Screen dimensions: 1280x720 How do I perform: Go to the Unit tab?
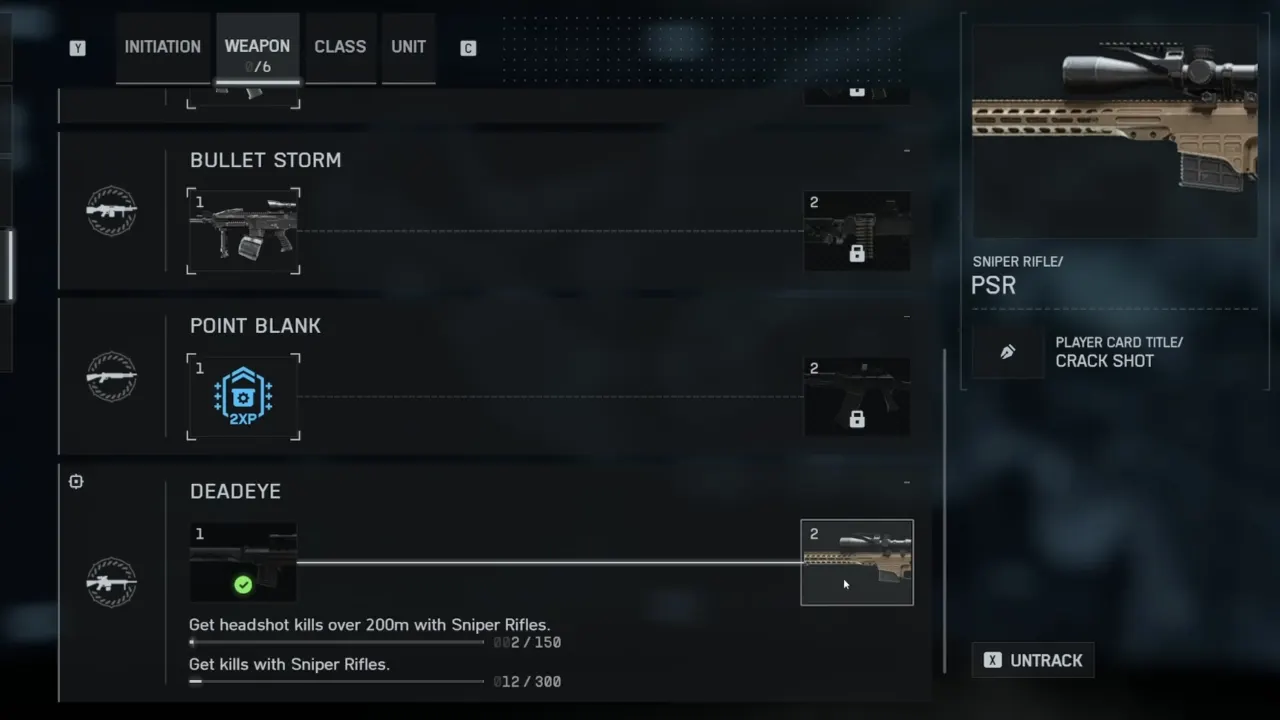click(x=408, y=47)
